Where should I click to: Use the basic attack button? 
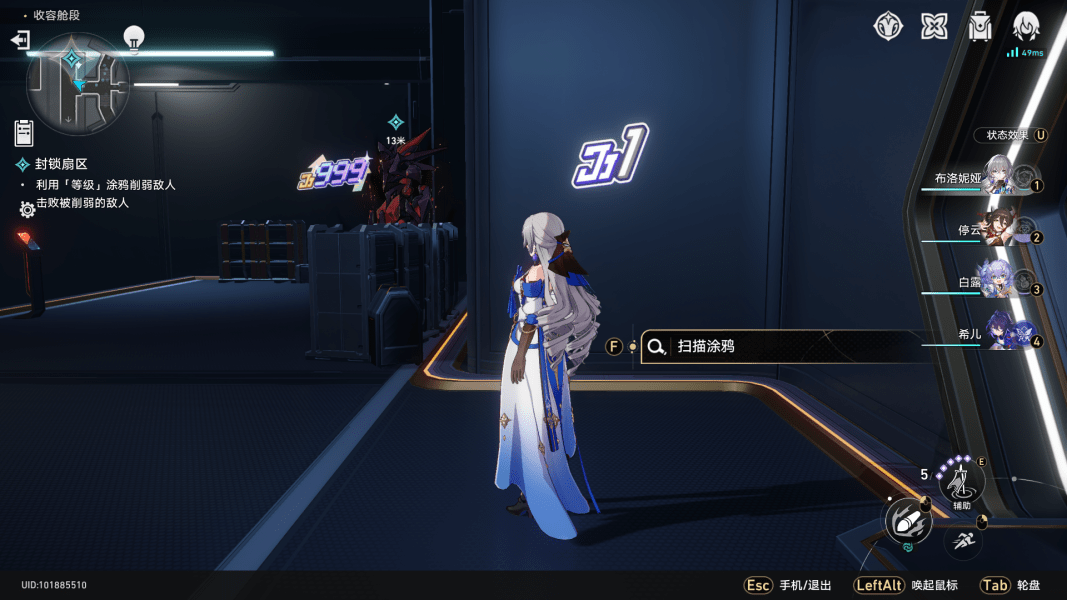908,521
